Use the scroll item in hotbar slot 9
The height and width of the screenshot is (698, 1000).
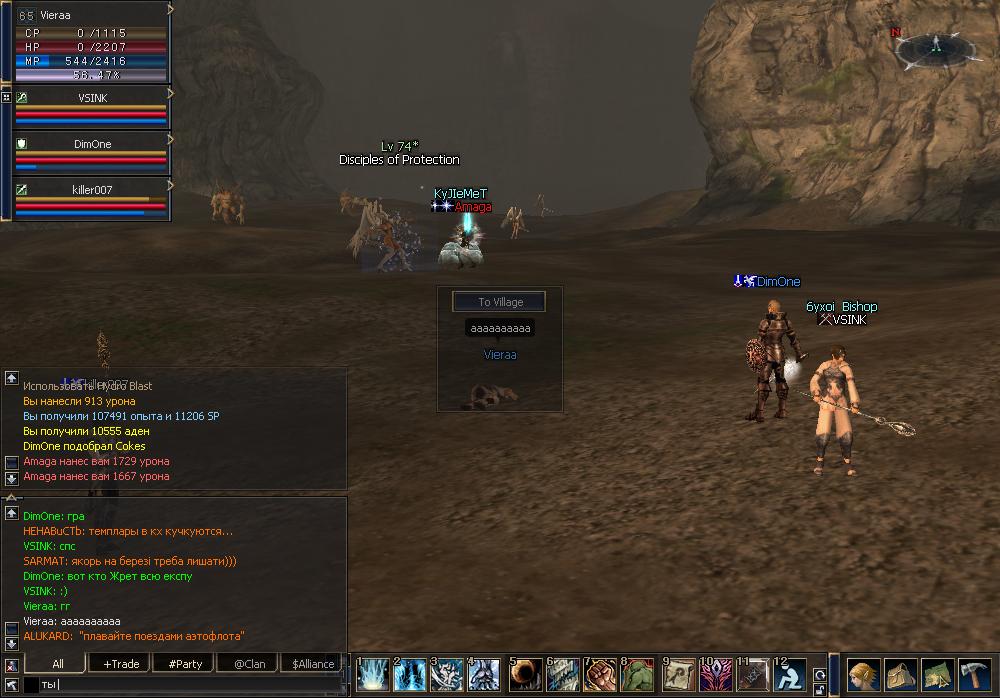click(x=679, y=676)
